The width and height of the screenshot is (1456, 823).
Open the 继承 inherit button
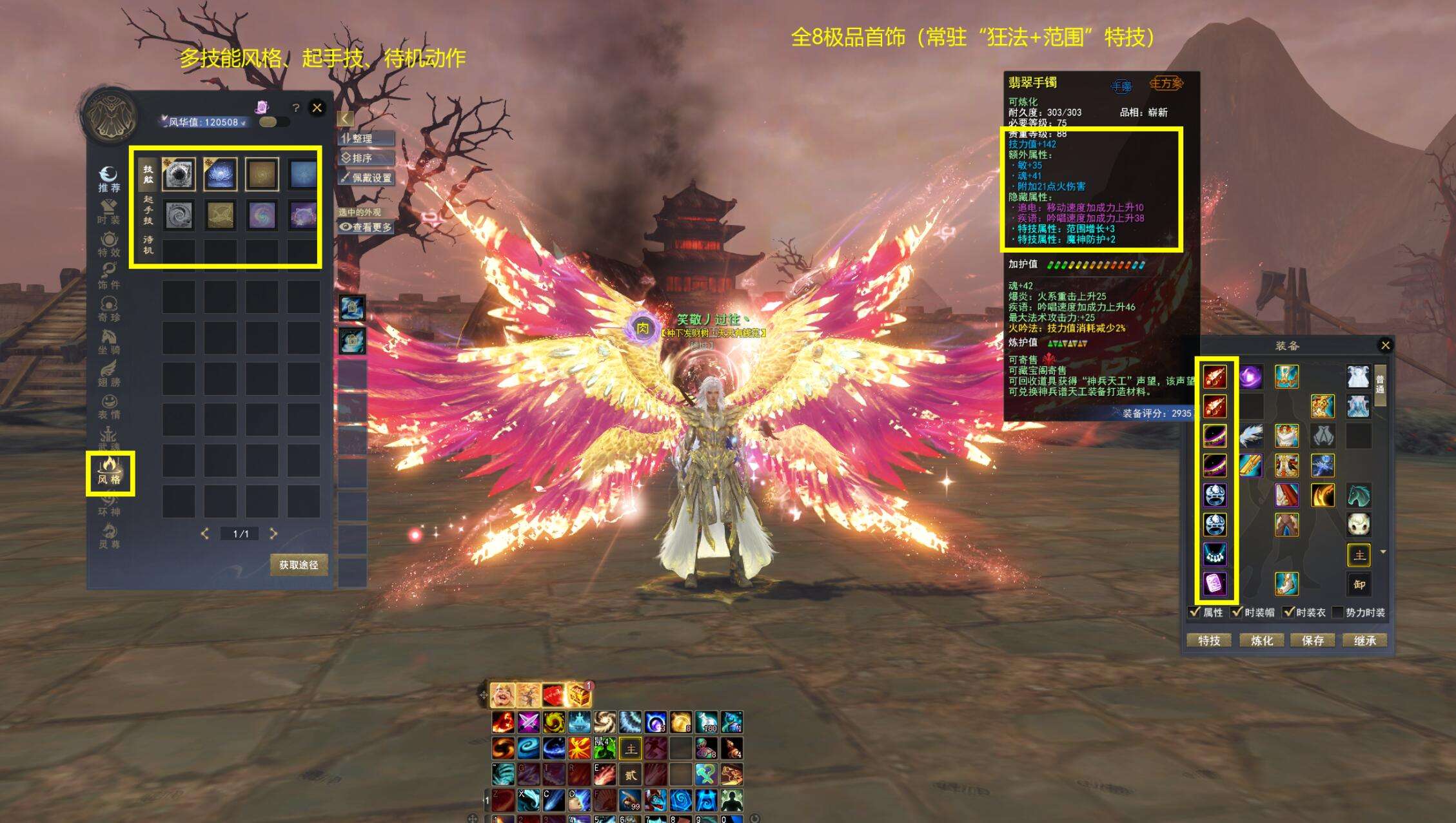[x=1365, y=640]
